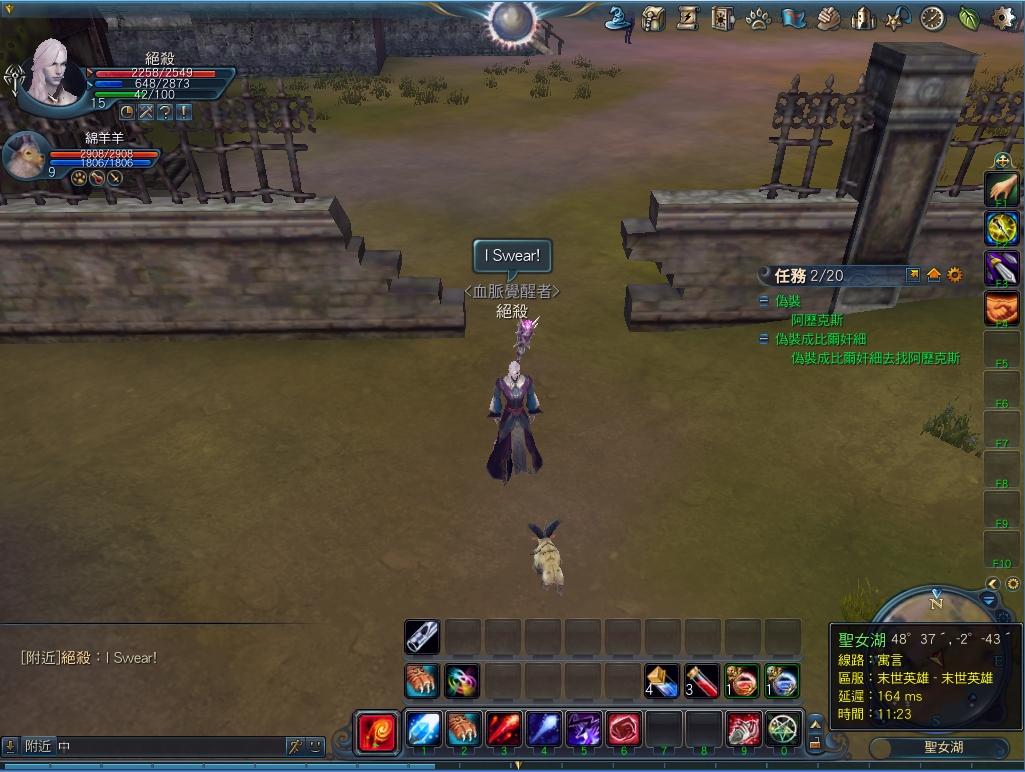Click the wizard hat character icon
This screenshot has height=772, width=1025.
click(x=618, y=17)
